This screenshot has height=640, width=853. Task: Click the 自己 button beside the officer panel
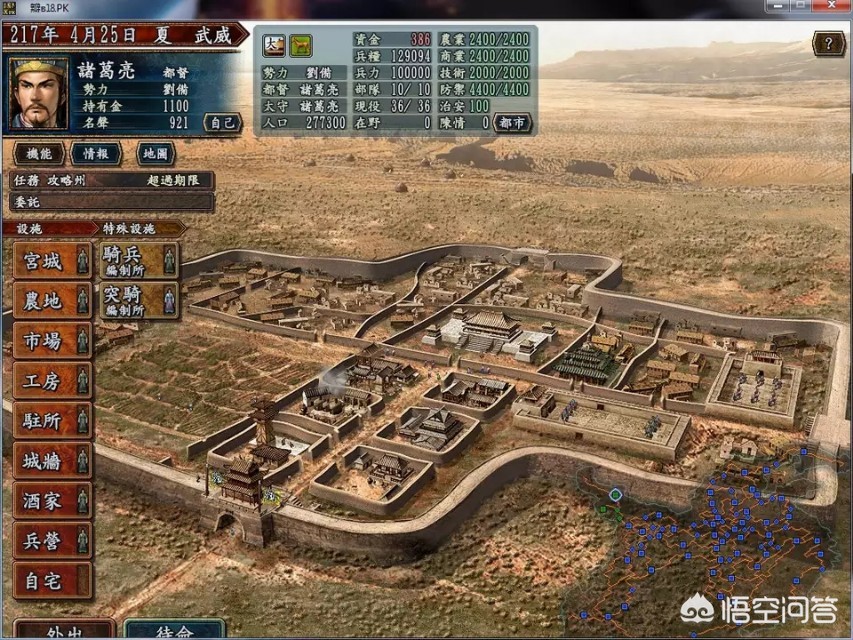tap(222, 122)
